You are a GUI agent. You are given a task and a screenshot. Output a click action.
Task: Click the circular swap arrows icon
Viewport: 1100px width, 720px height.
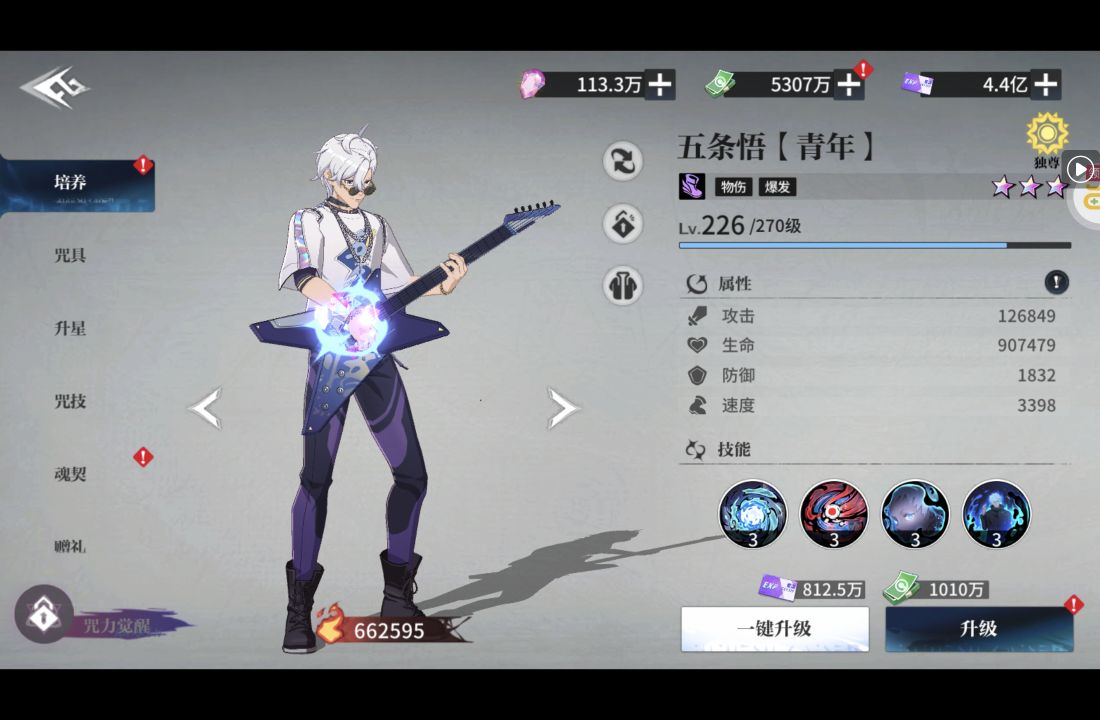[x=623, y=161]
